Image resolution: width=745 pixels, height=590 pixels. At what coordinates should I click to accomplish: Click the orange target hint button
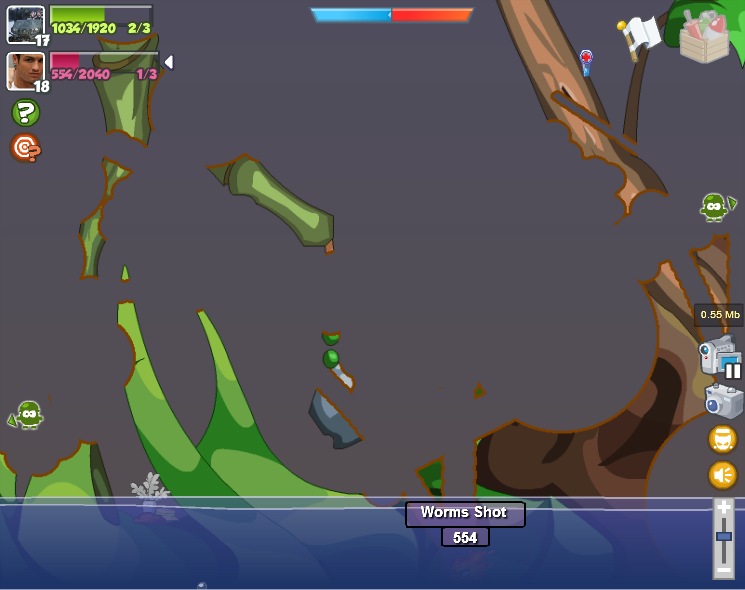point(25,148)
